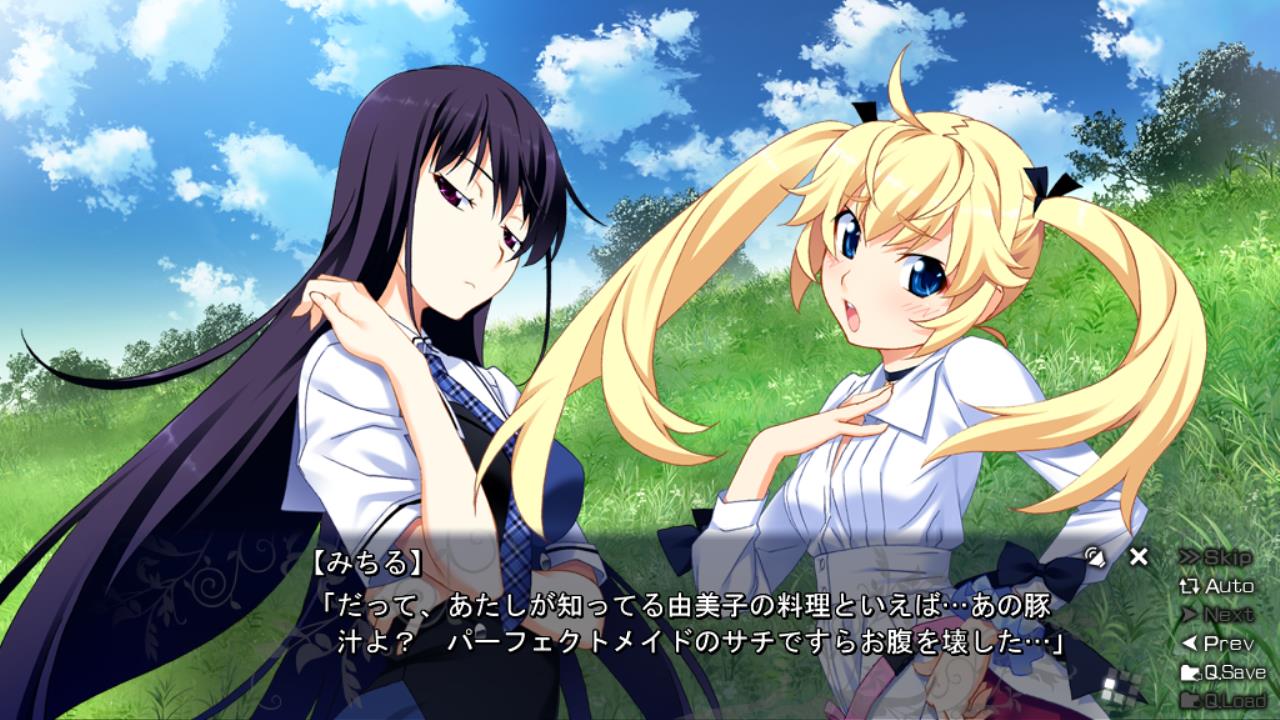Go back with the Prev button
The image size is (1280, 720).
[1217, 643]
